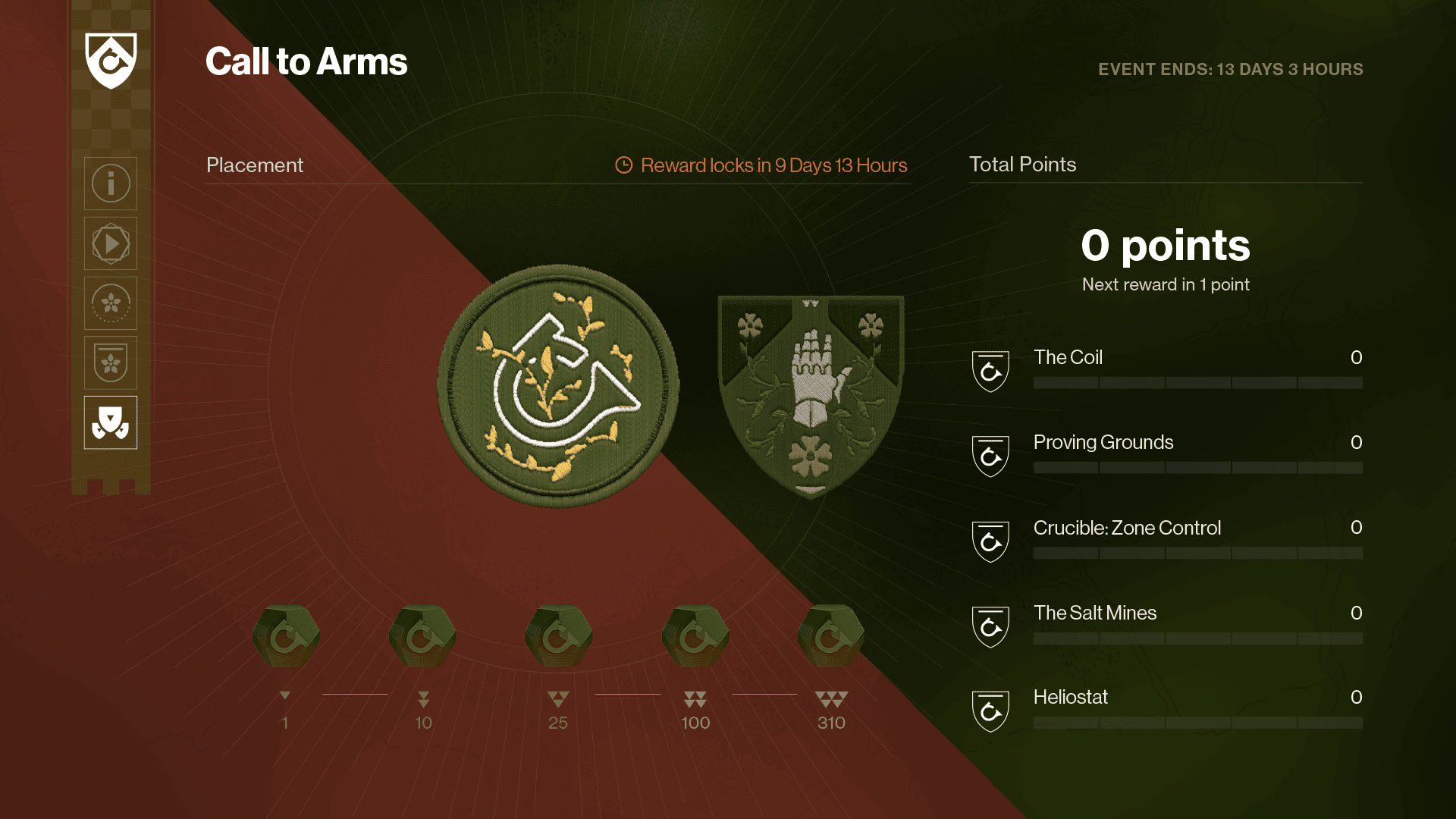Open the info tab in the sidebar
Image resolution: width=1456 pixels, height=819 pixels.
pos(111,184)
